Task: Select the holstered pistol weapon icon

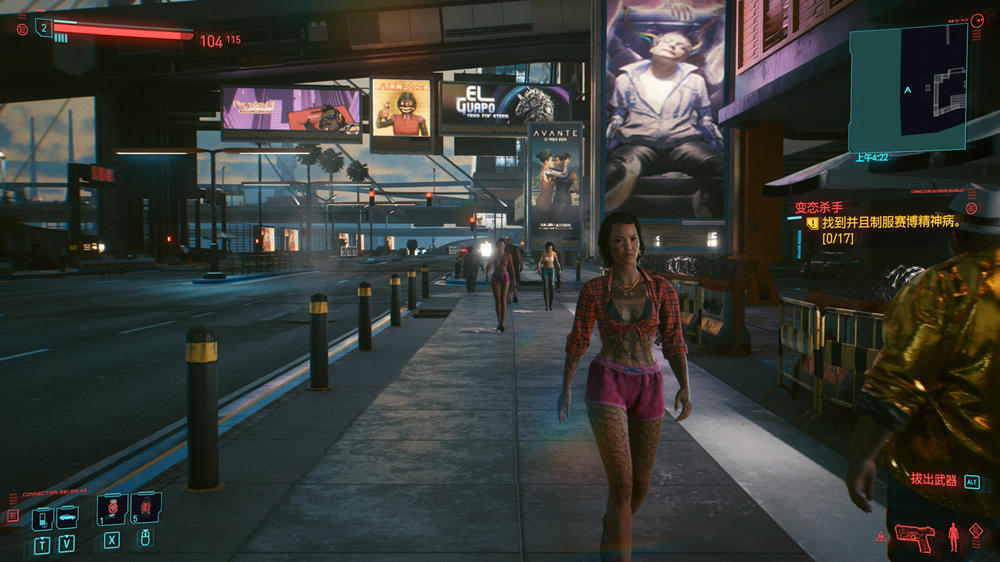Action: coord(914,537)
